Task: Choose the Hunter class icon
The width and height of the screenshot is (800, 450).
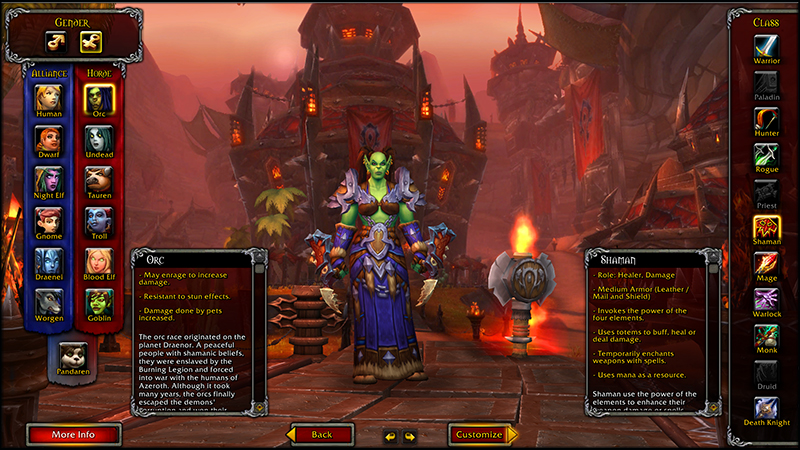Action: click(x=767, y=120)
